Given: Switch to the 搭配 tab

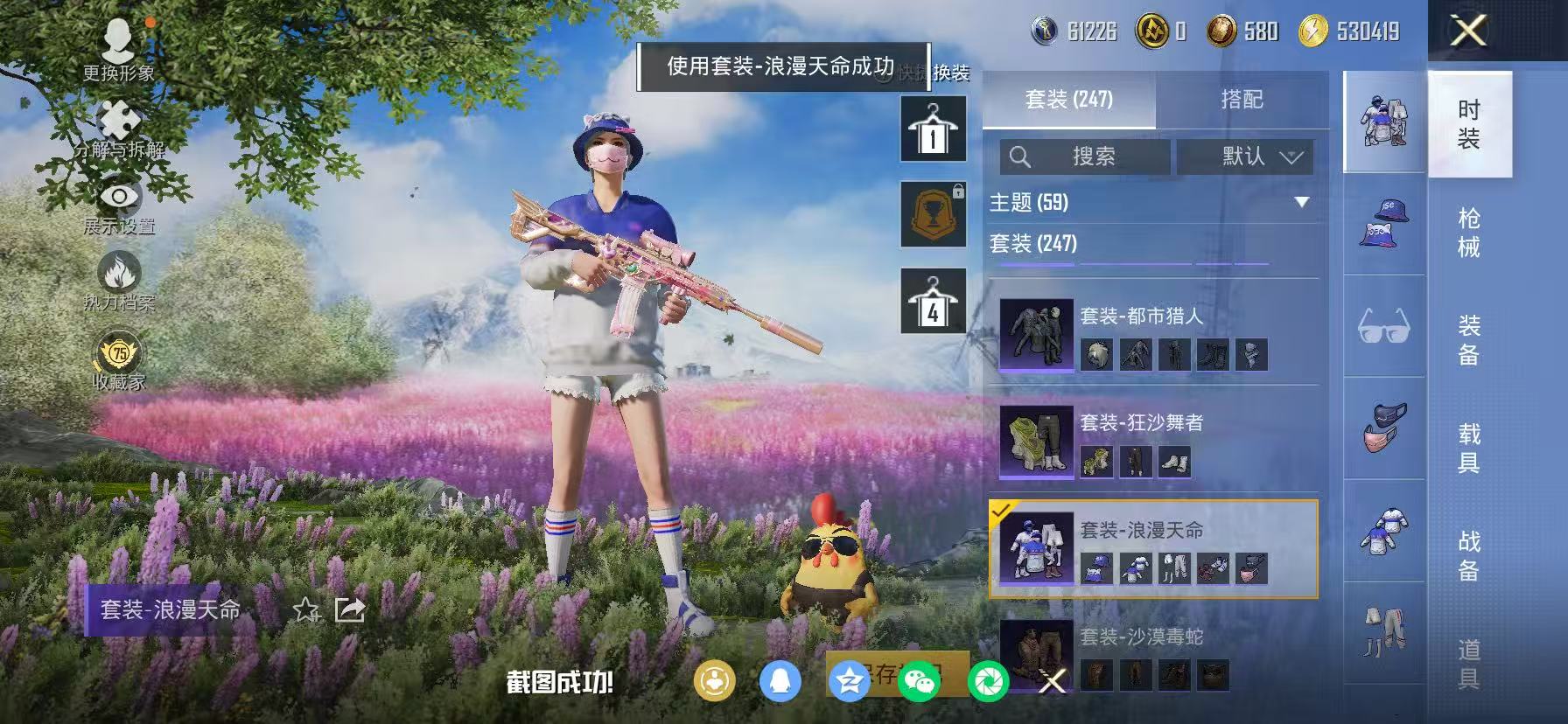Looking at the screenshot, I should 1242,100.
